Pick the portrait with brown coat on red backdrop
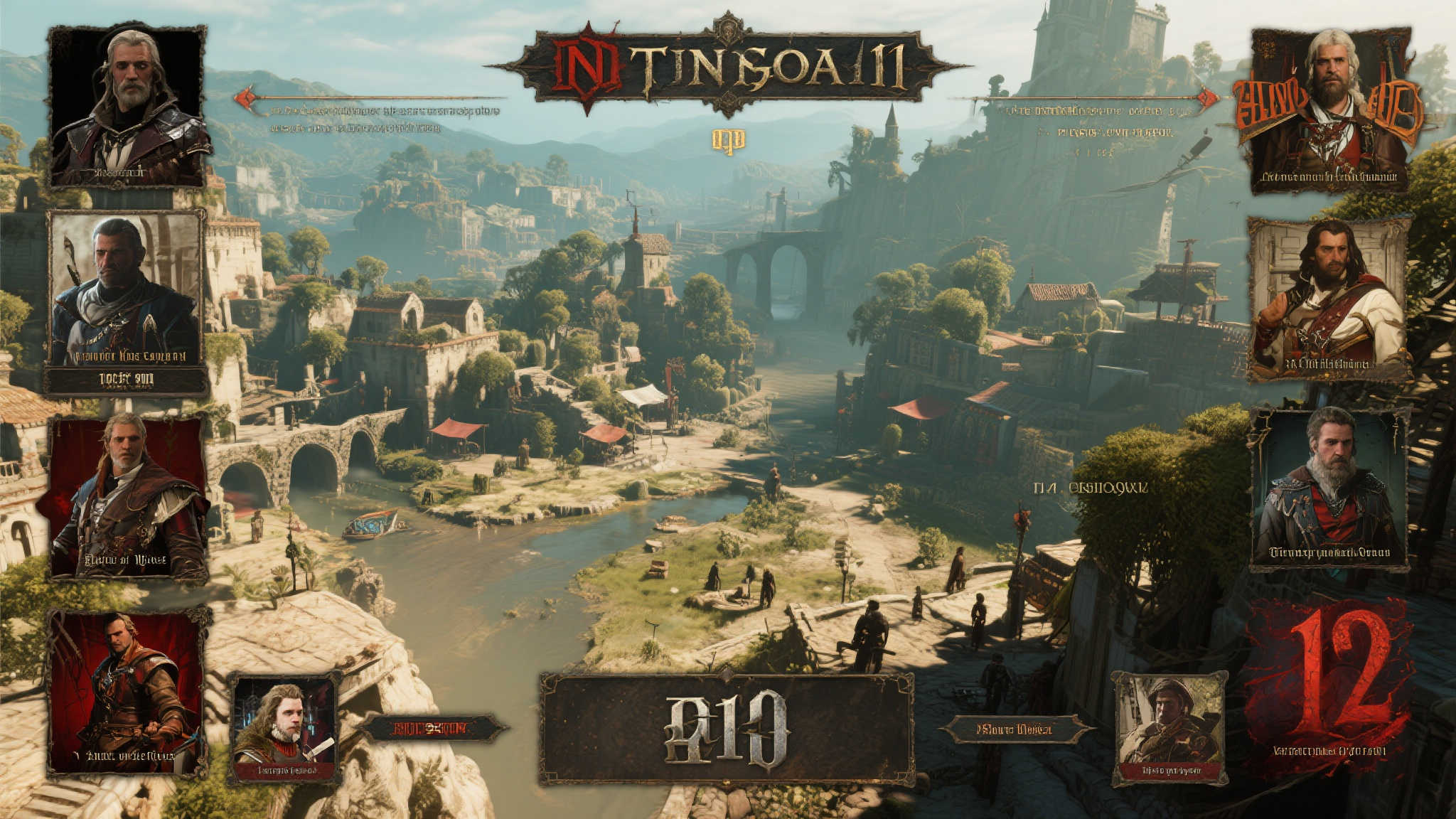The image size is (1456, 819). point(128,498)
